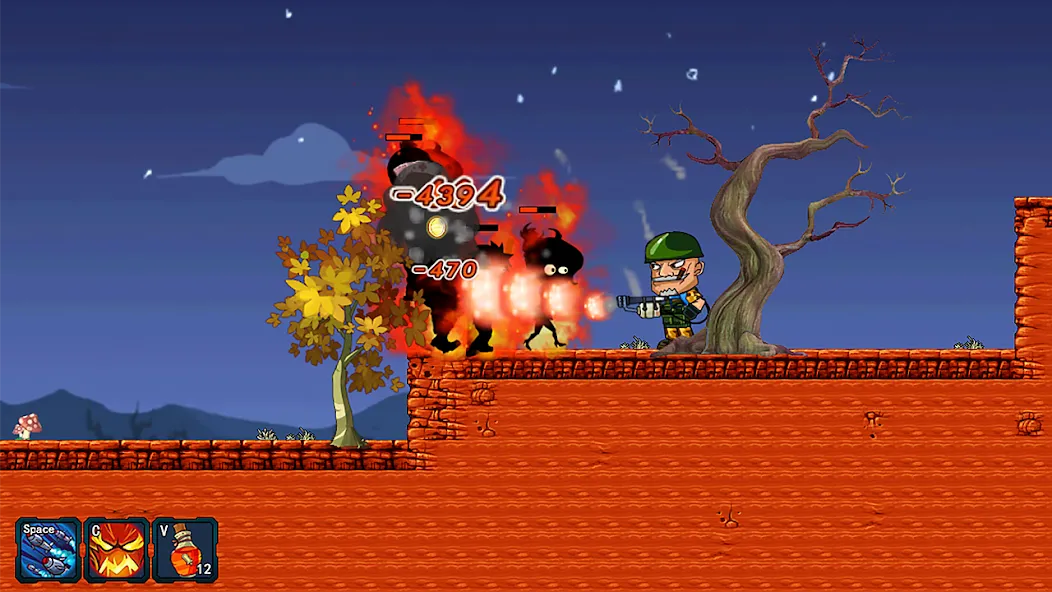Activate the missile barrage skill
Image resolution: width=1052 pixels, height=592 pixels.
point(48,550)
